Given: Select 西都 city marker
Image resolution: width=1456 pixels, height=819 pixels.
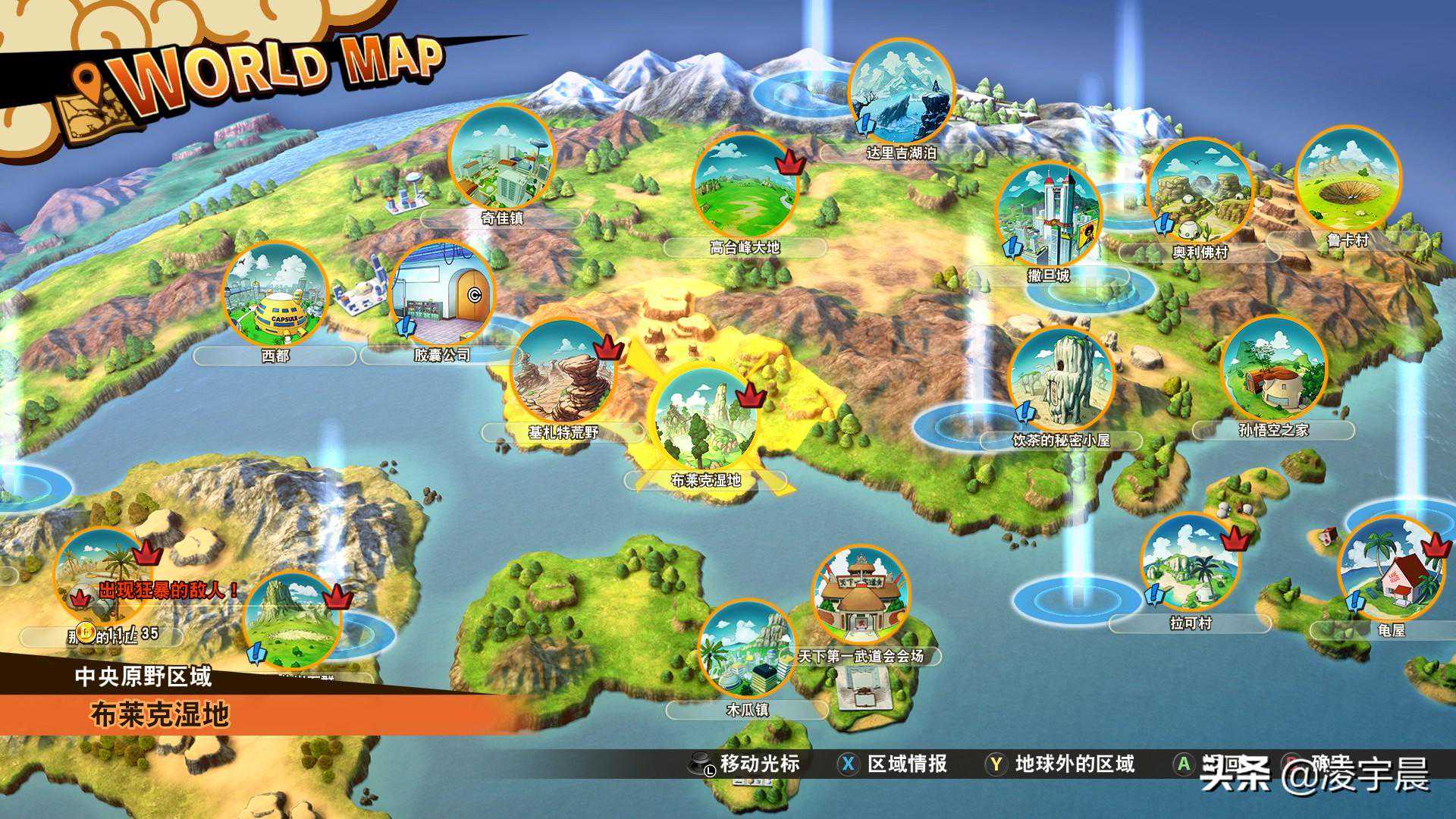Looking at the screenshot, I should pyautogui.click(x=275, y=295).
